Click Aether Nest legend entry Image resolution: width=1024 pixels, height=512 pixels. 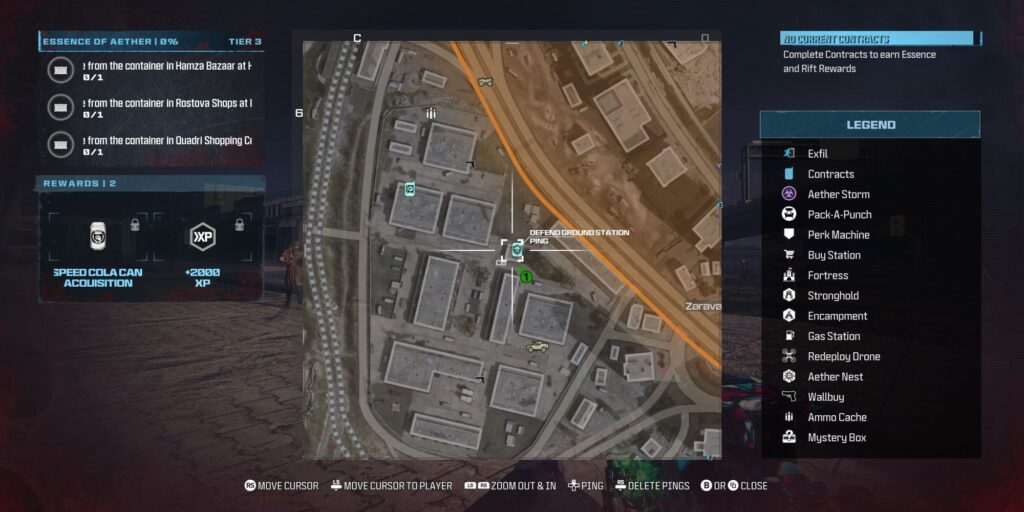[835, 377]
